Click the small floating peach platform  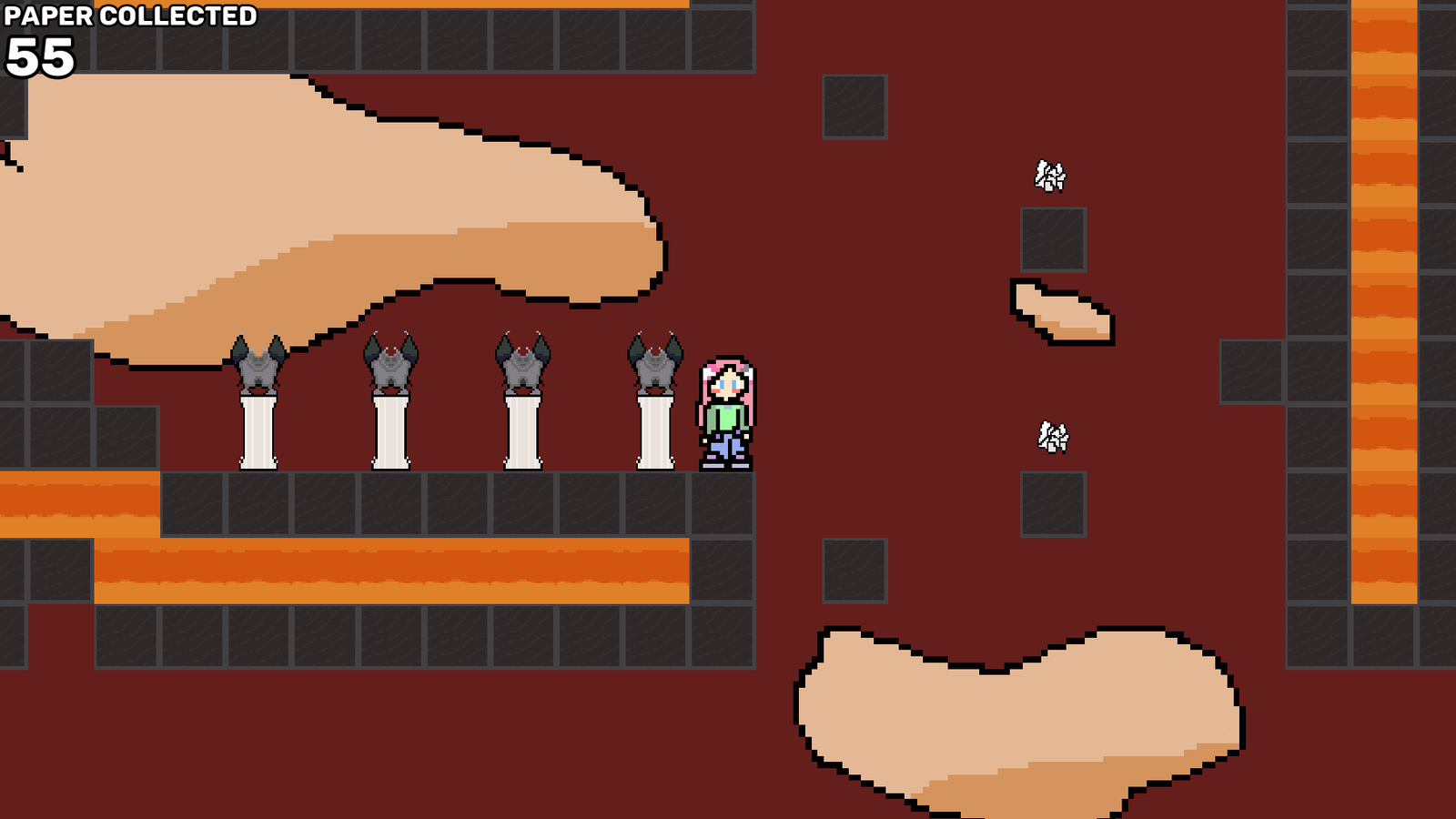(x=1060, y=309)
